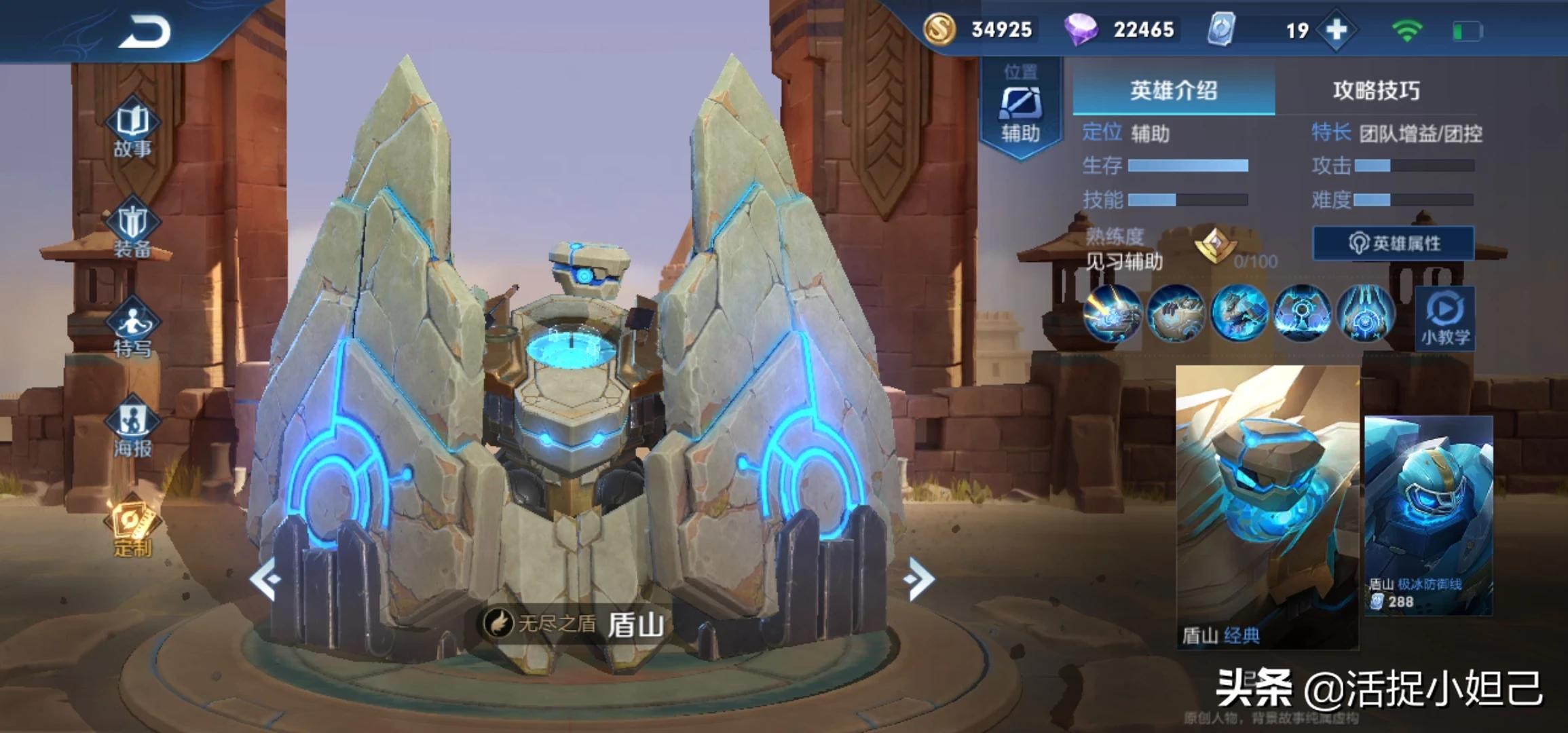The height and width of the screenshot is (733, 1568).
Task: Select the last skill icon before 小教学
Action: coord(1365,314)
